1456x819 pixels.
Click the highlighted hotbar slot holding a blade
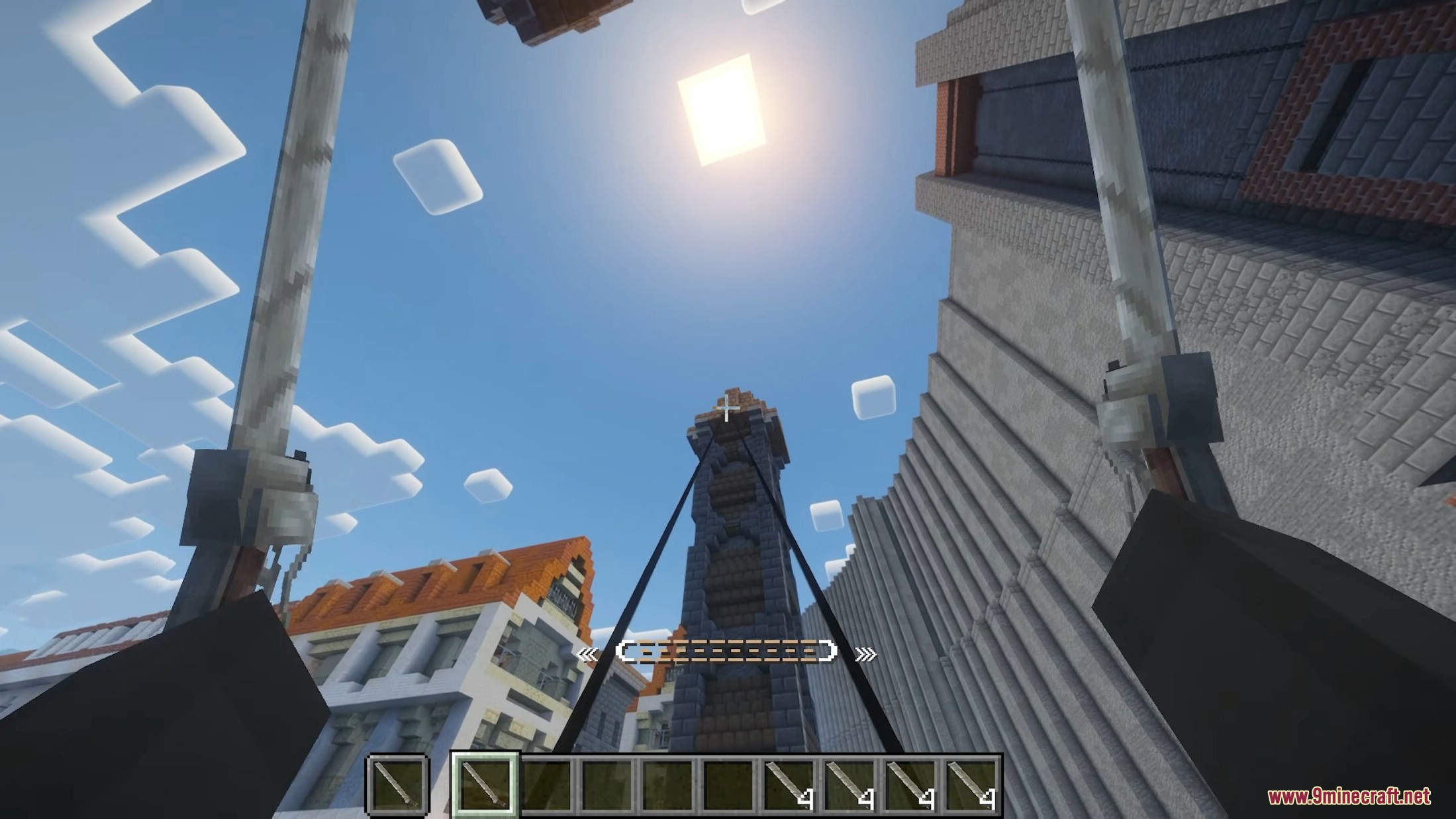click(485, 785)
